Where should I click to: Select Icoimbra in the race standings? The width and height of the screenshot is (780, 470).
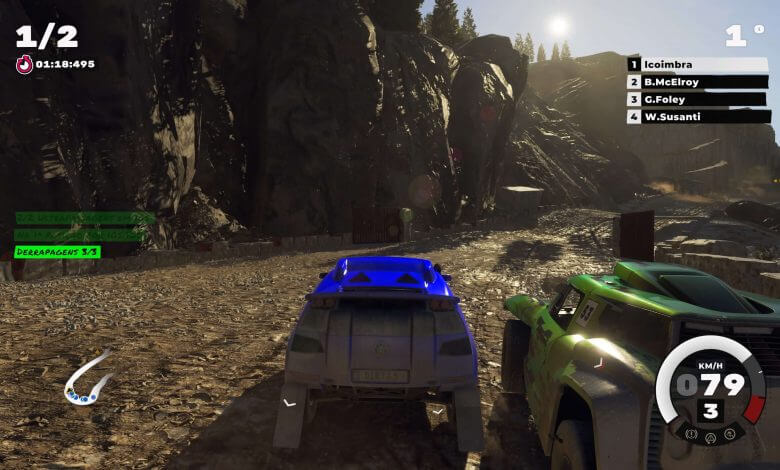tap(698, 65)
